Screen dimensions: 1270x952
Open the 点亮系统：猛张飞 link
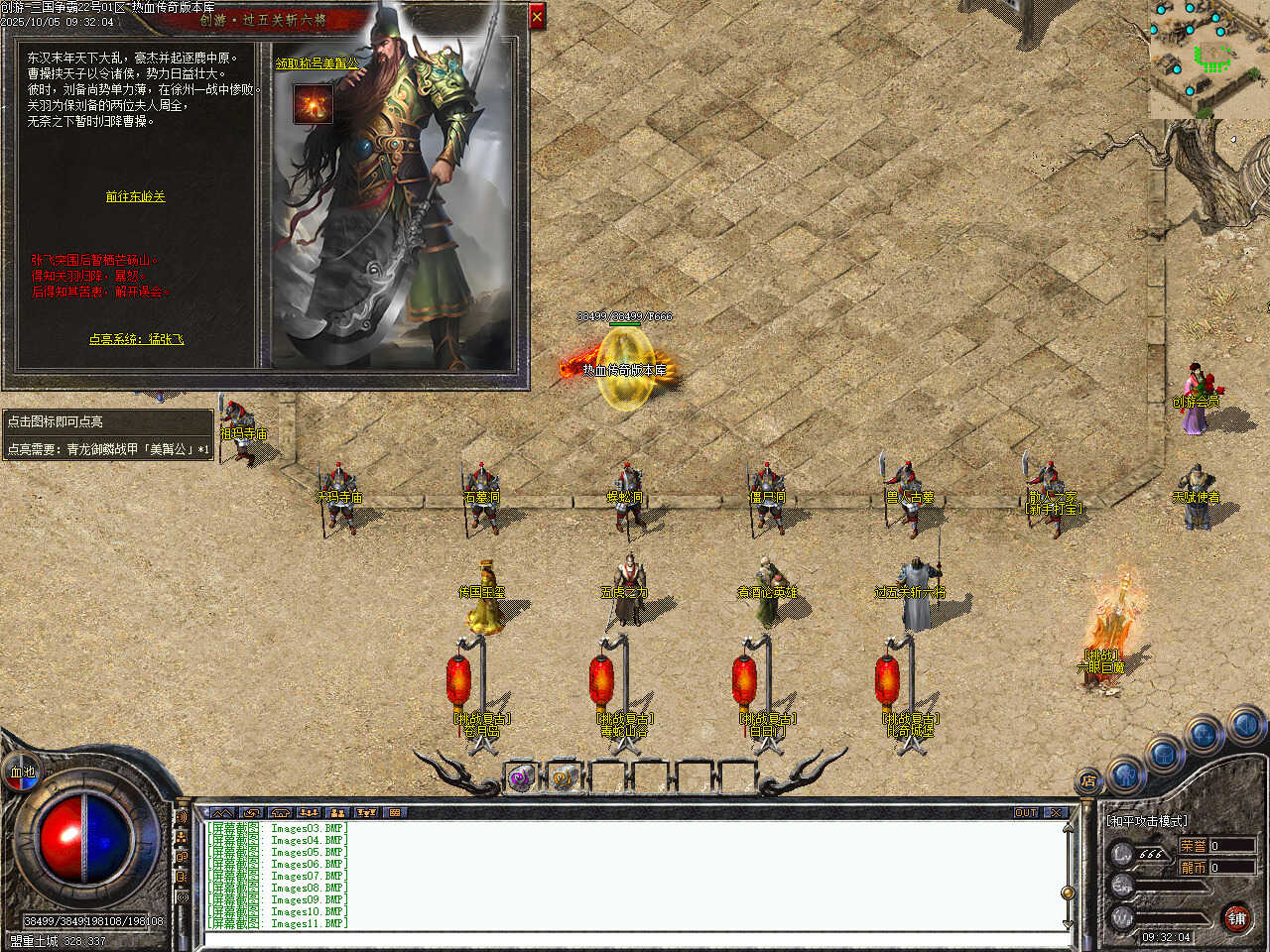click(x=136, y=339)
